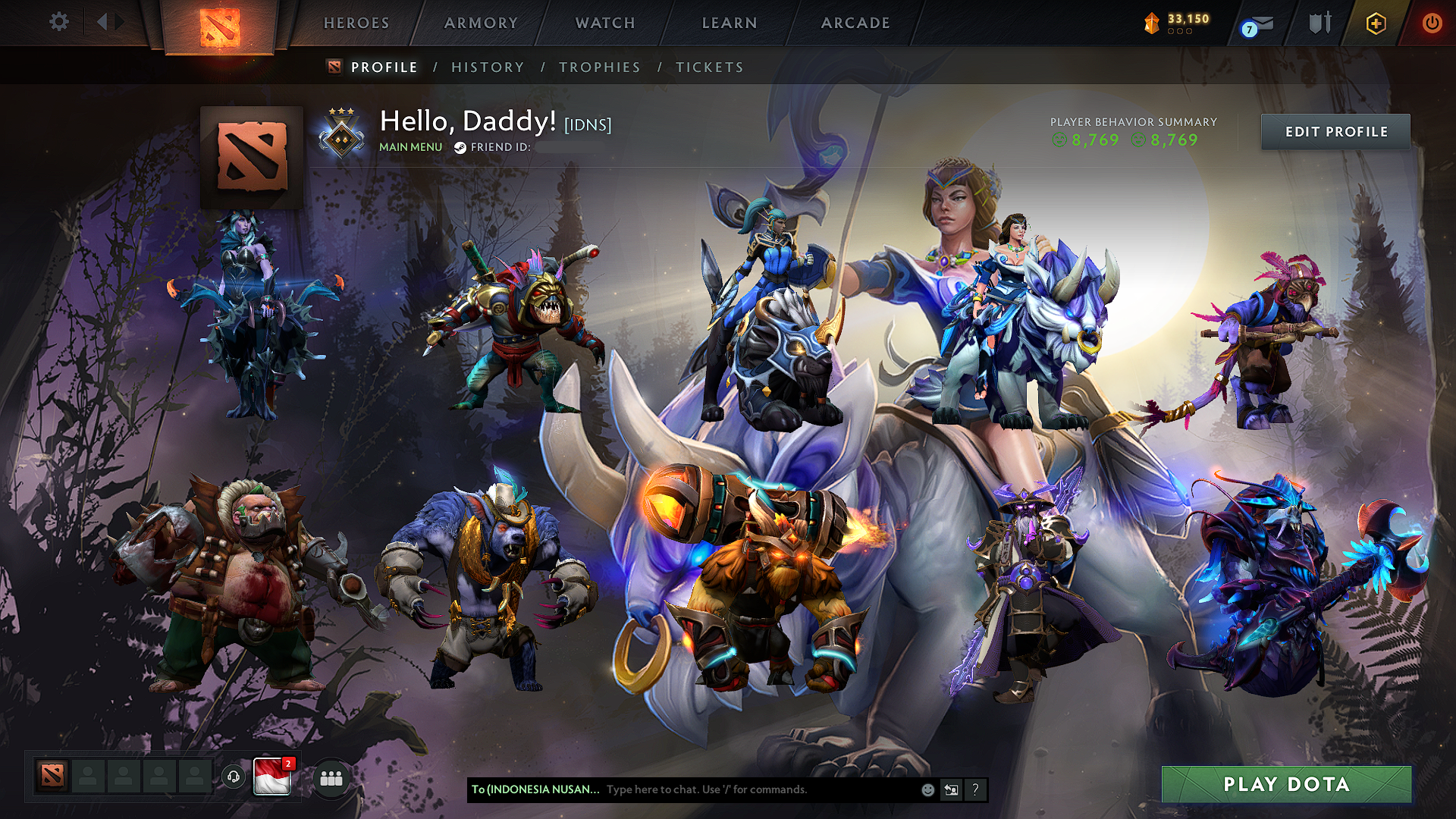The height and width of the screenshot is (819, 1456).
Task: Click the back navigation arrows next to the gear
Action: point(106,22)
